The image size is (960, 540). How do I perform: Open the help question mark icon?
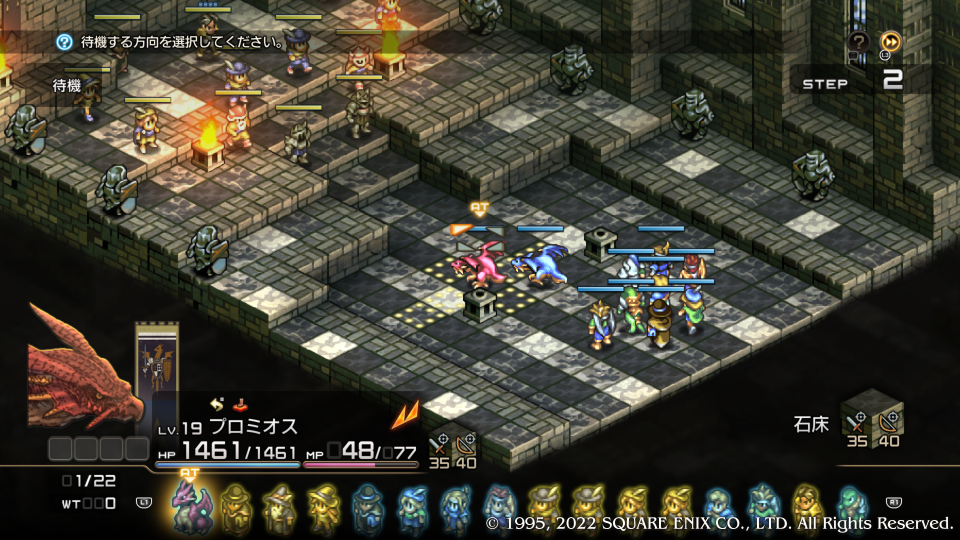pos(859,41)
